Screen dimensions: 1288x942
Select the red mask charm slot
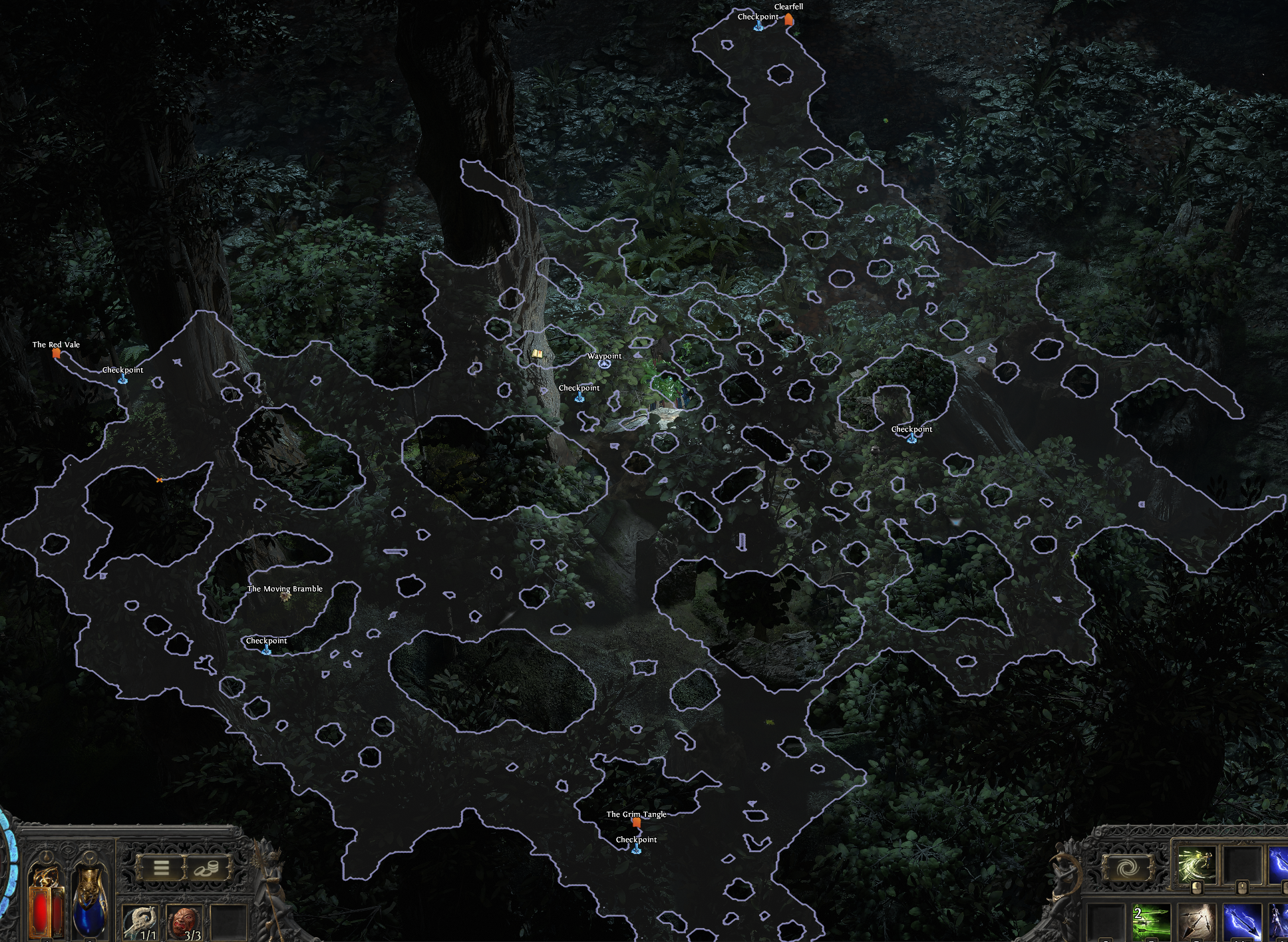186,923
